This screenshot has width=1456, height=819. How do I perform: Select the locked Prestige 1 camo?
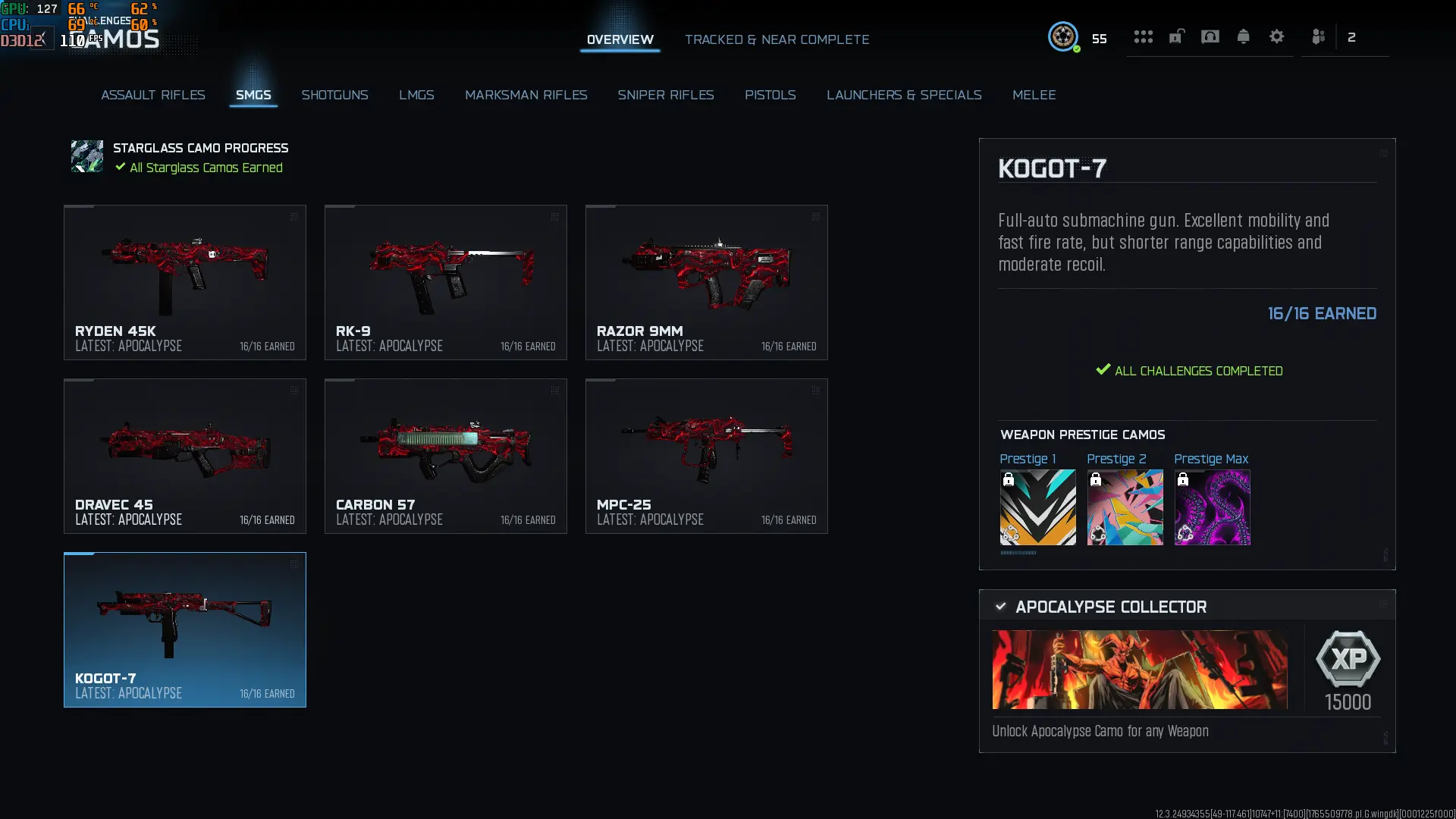tap(1037, 507)
